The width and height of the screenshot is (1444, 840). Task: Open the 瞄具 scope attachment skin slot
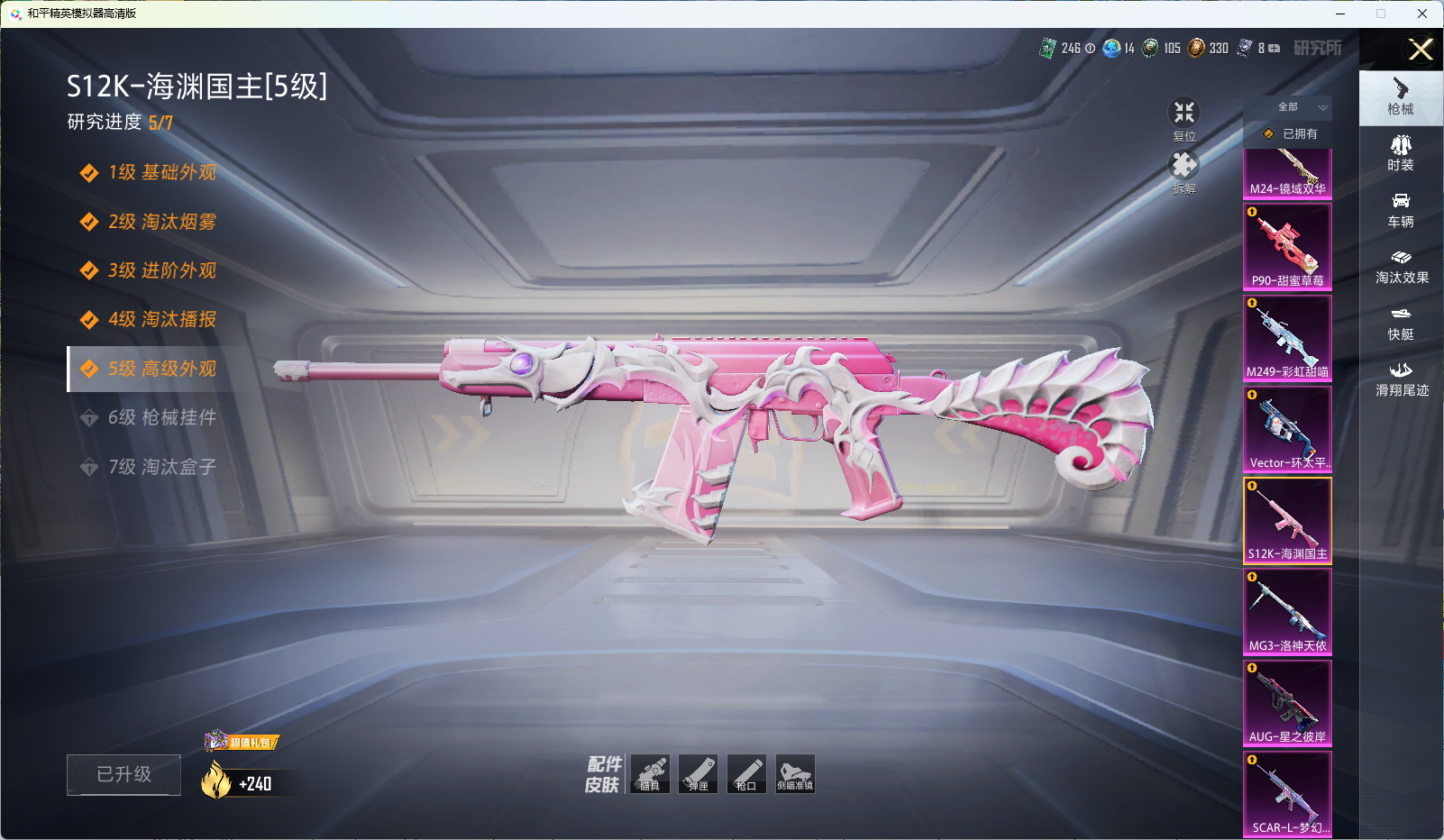(650, 773)
